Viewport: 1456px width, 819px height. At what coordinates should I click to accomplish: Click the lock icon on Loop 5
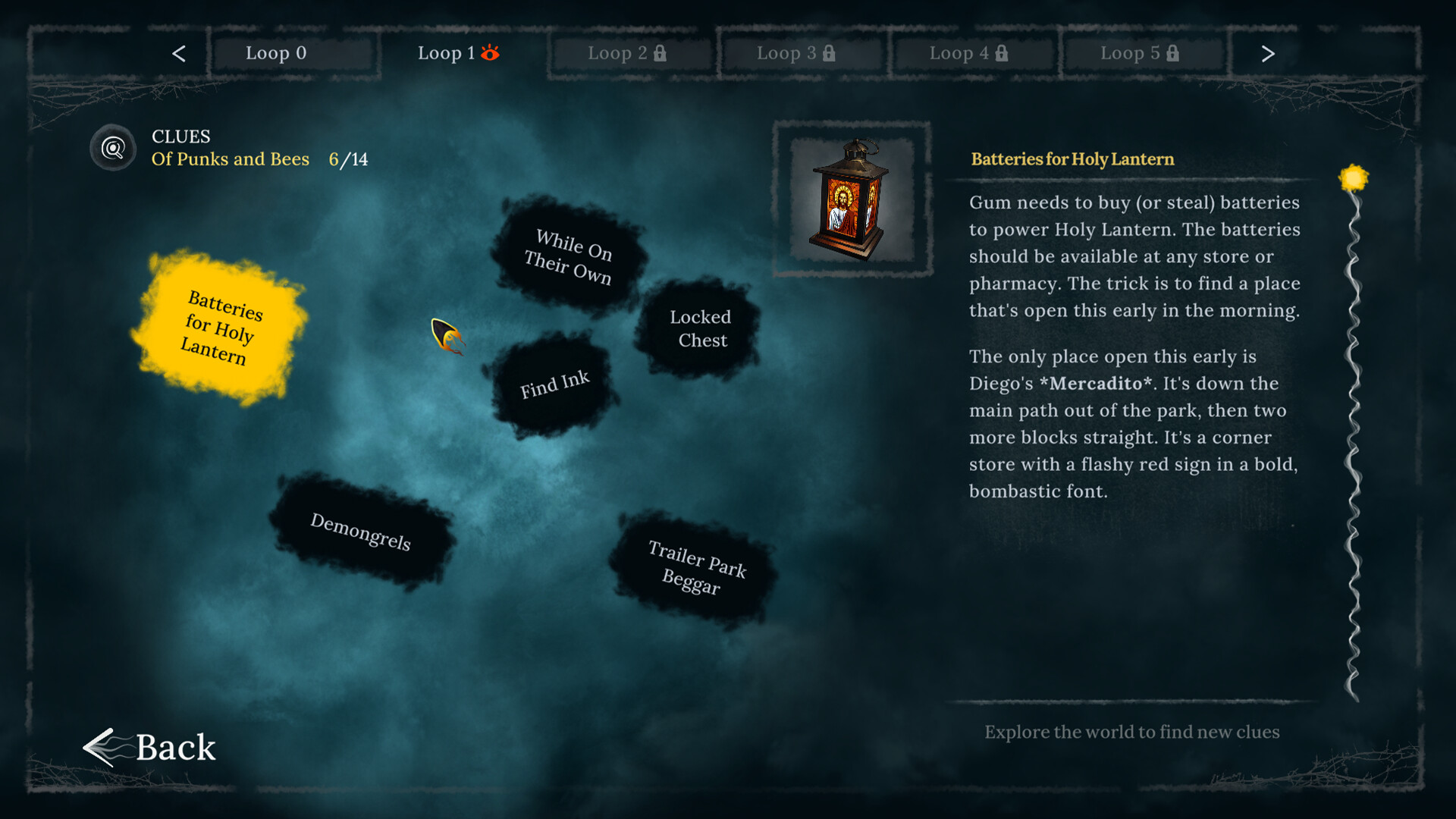click(1172, 53)
